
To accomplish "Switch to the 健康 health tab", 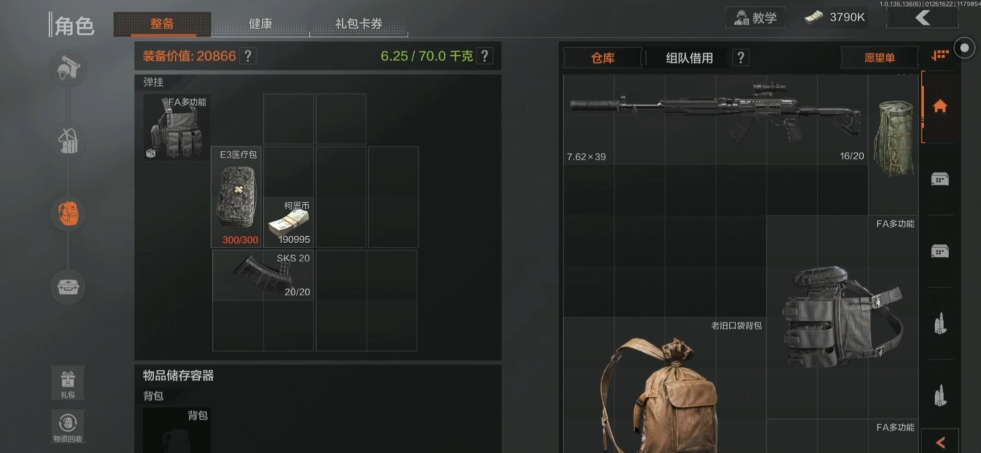I will pos(260,24).
